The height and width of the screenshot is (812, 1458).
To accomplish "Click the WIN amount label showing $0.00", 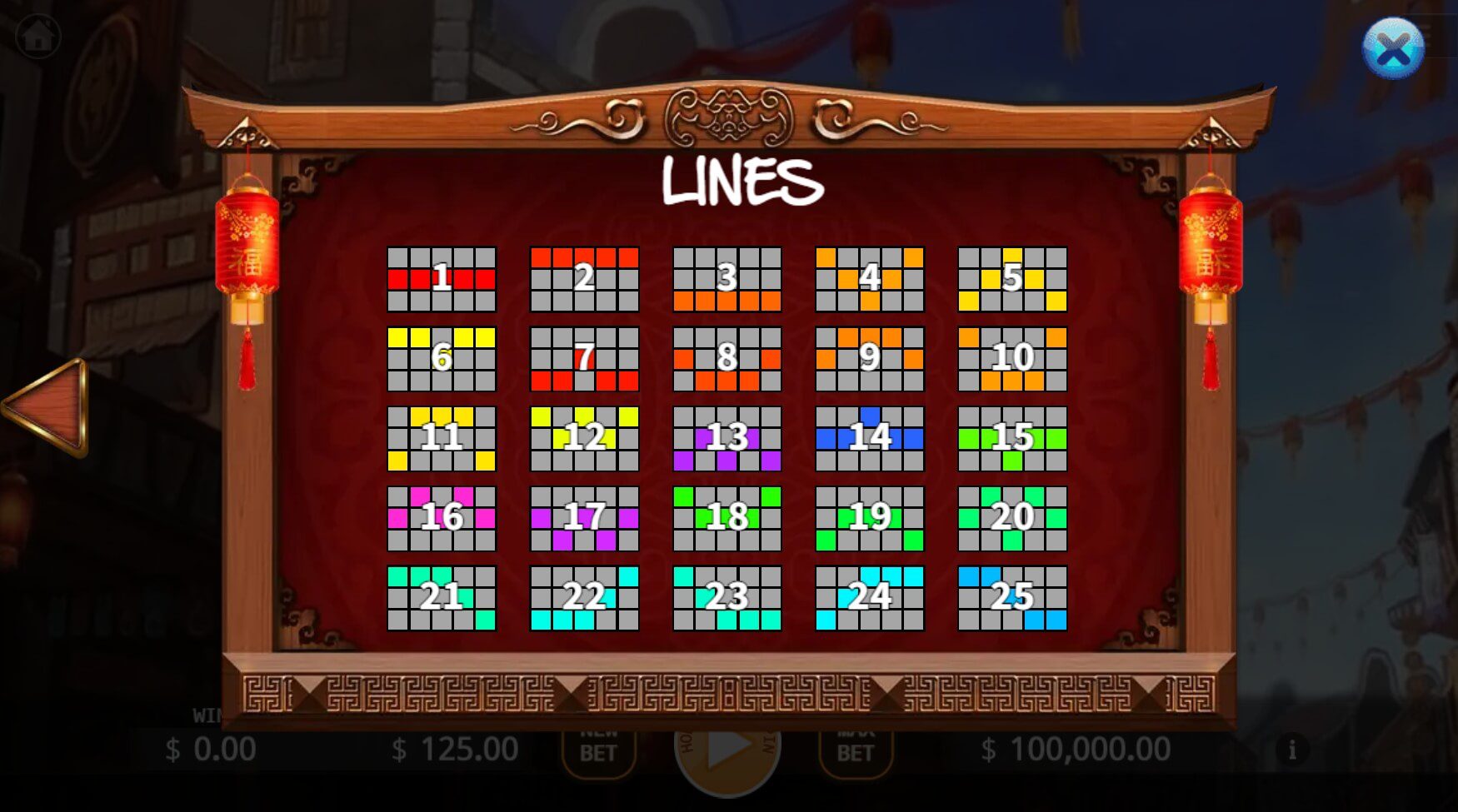I will coord(211,748).
